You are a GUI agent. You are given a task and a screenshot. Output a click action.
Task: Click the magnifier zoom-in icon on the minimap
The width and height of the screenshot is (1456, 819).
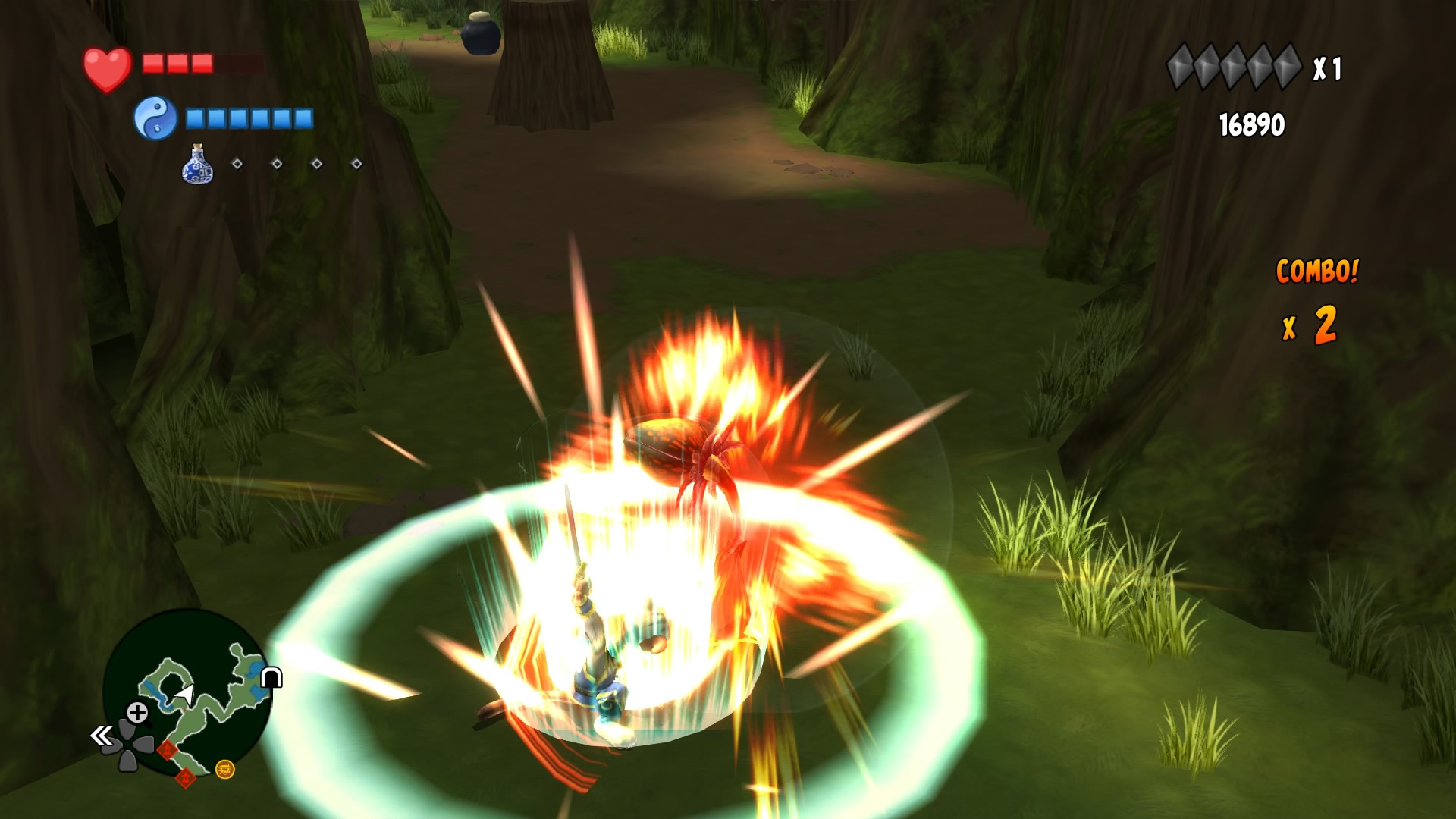pyautogui.click(x=136, y=713)
